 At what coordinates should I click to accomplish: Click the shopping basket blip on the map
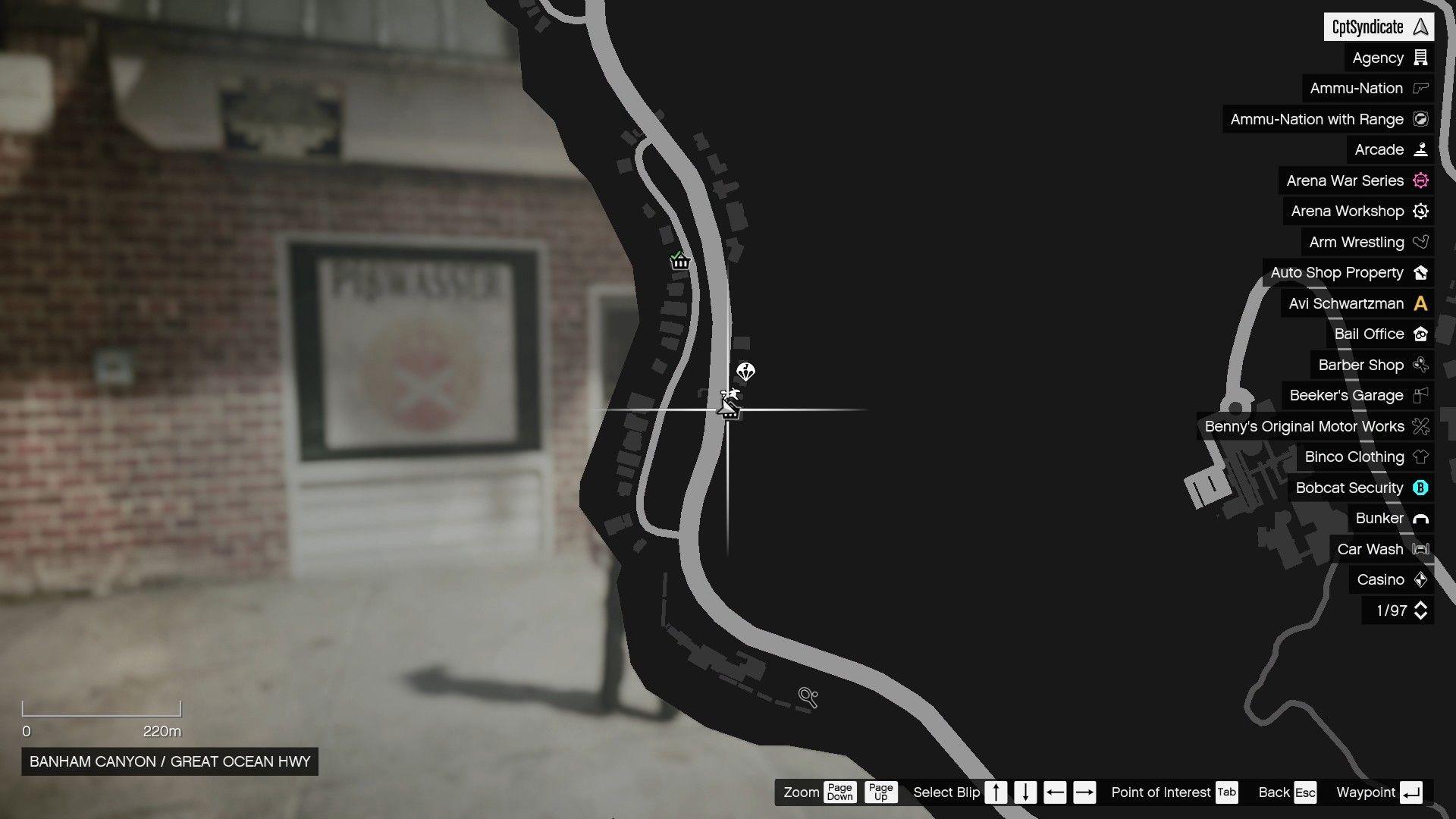(x=679, y=261)
